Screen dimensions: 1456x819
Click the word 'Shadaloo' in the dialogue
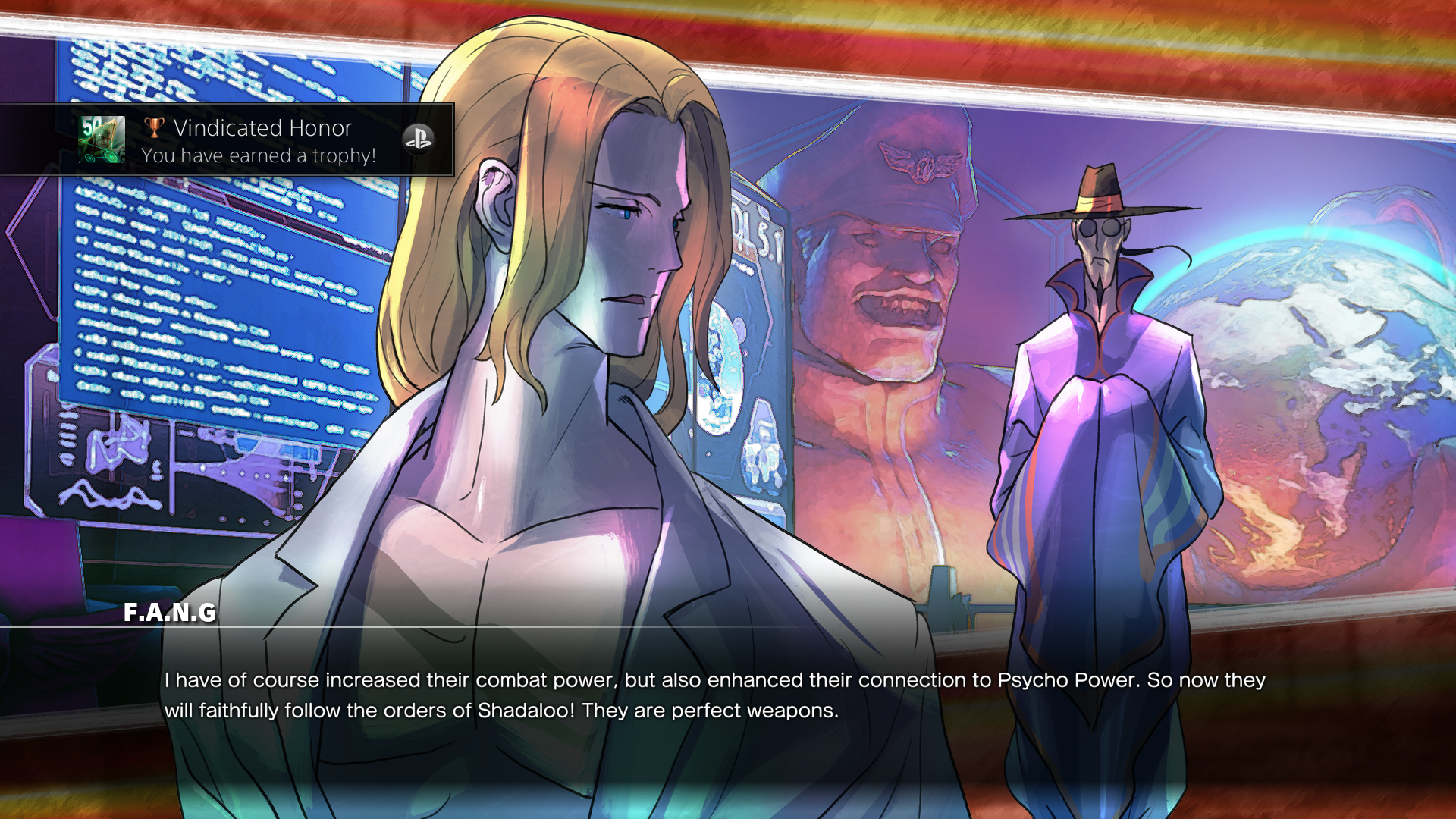(x=523, y=712)
